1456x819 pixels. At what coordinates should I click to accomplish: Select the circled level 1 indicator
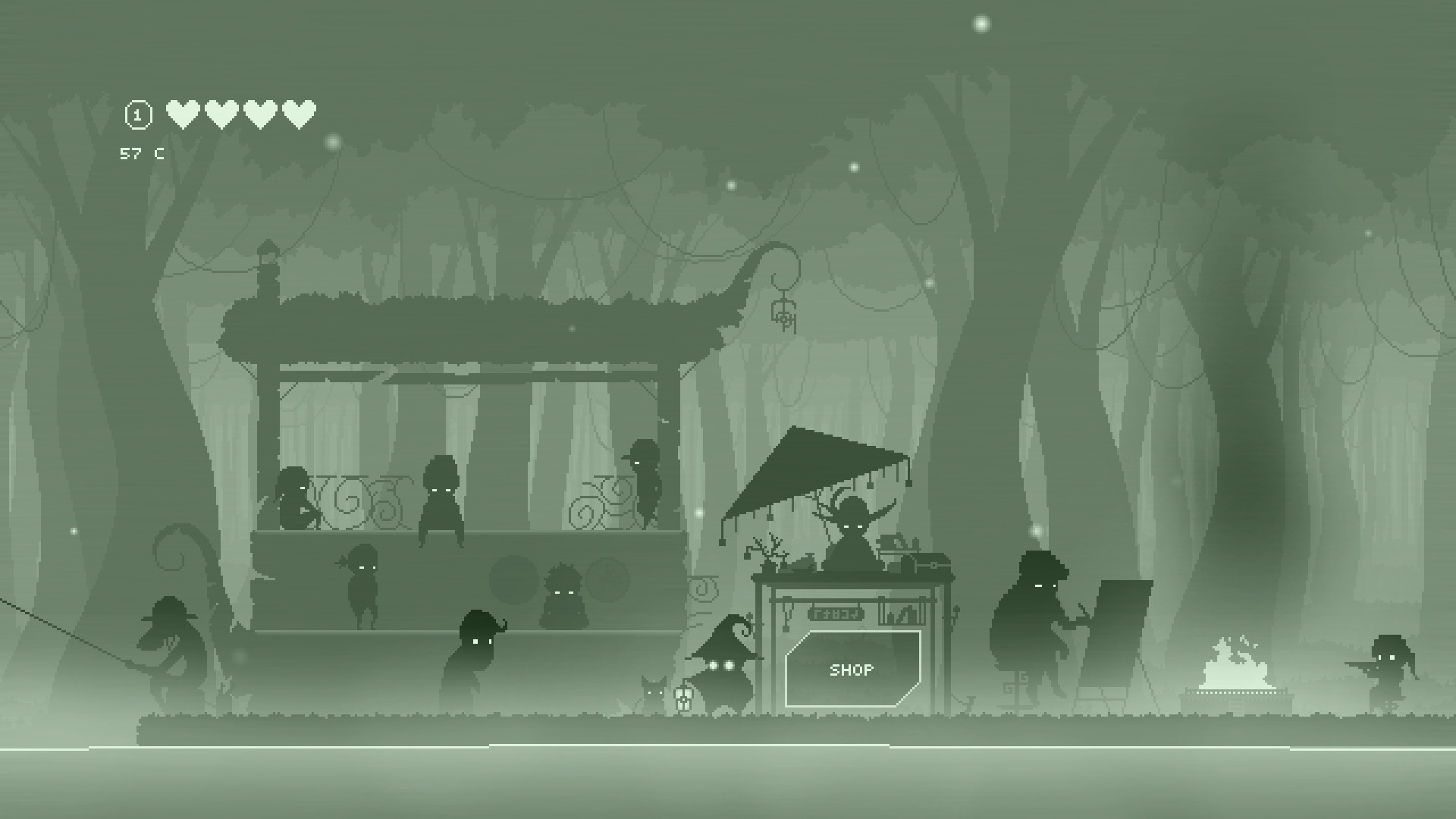[137, 114]
